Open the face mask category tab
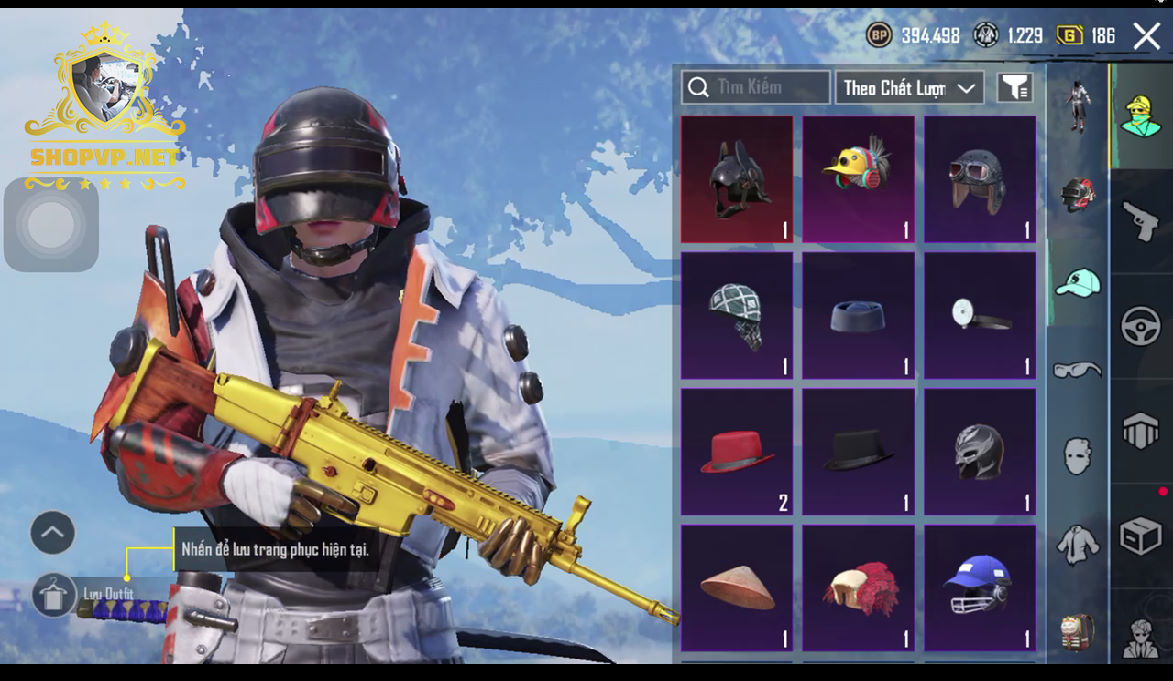This screenshot has height=681, width=1173. click(1077, 457)
